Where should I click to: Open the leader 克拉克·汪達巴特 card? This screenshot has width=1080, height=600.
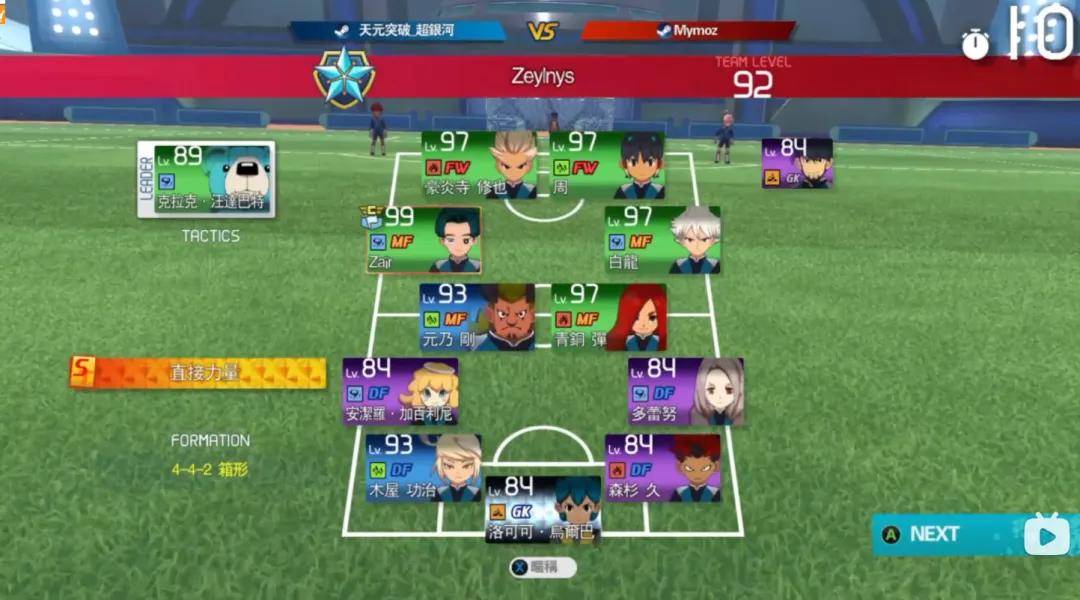[x=207, y=179]
